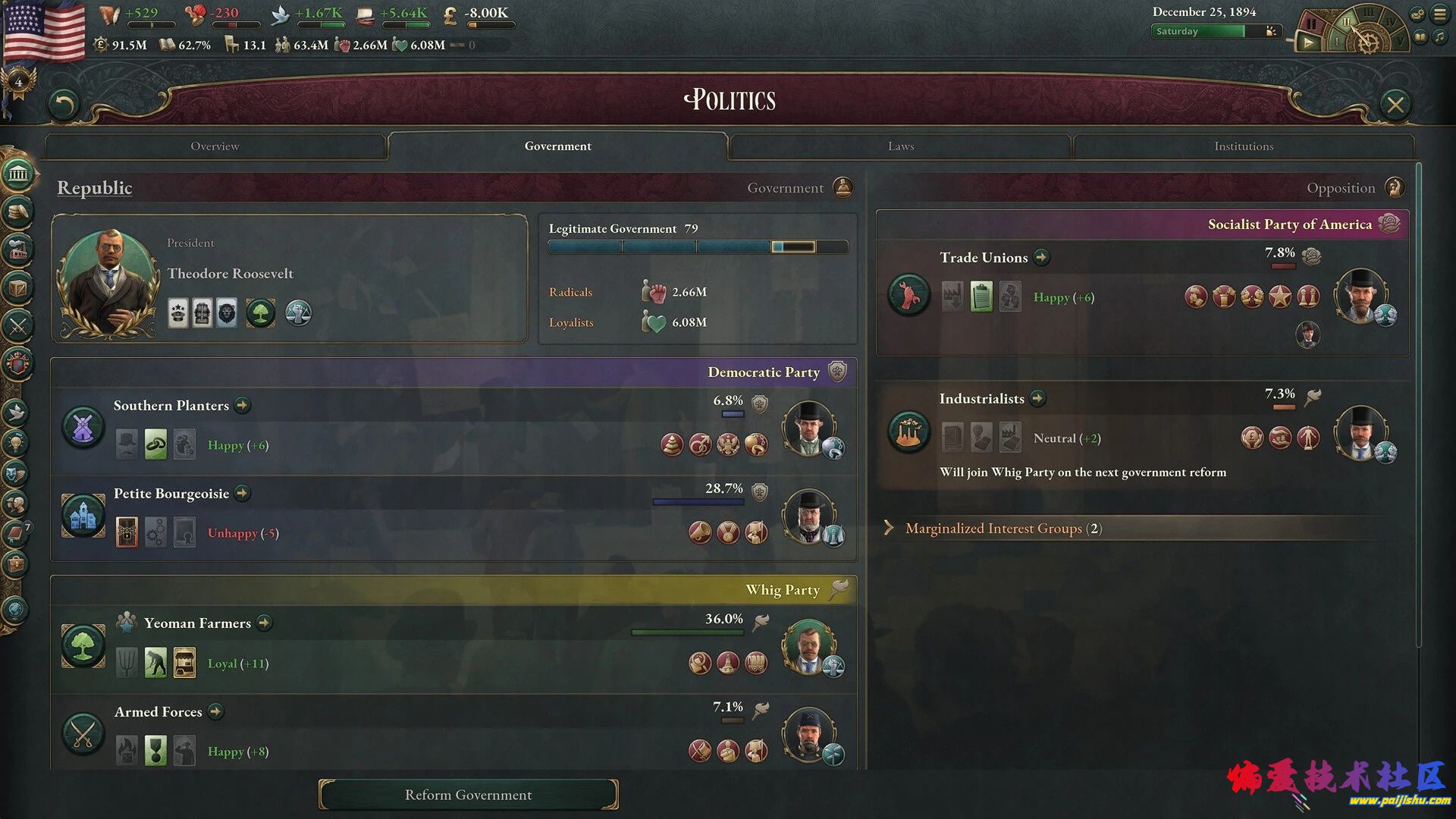Close the Politics panel

point(1395,105)
